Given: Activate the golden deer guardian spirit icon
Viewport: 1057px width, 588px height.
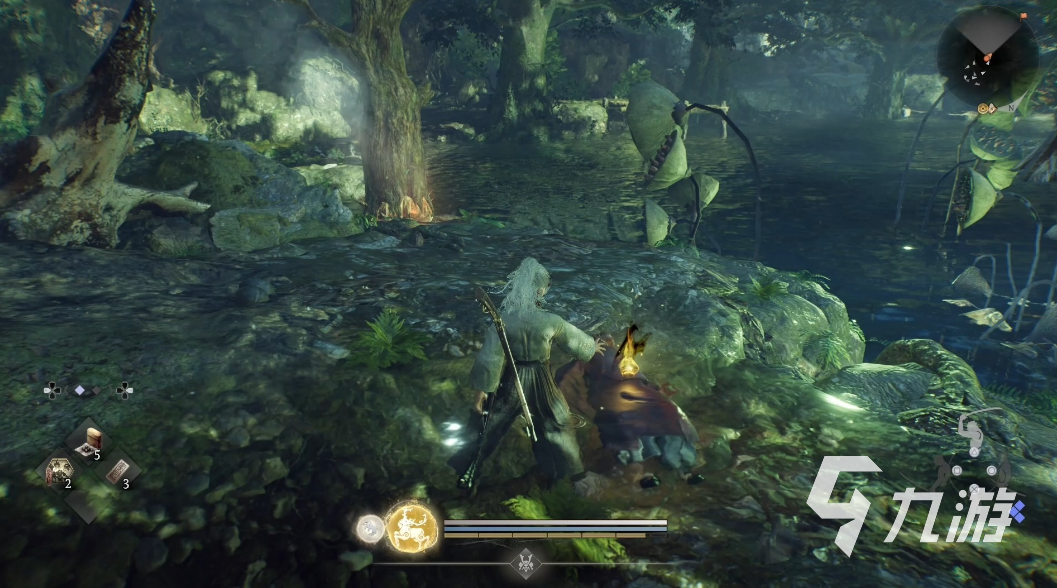Looking at the screenshot, I should (x=412, y=525).
